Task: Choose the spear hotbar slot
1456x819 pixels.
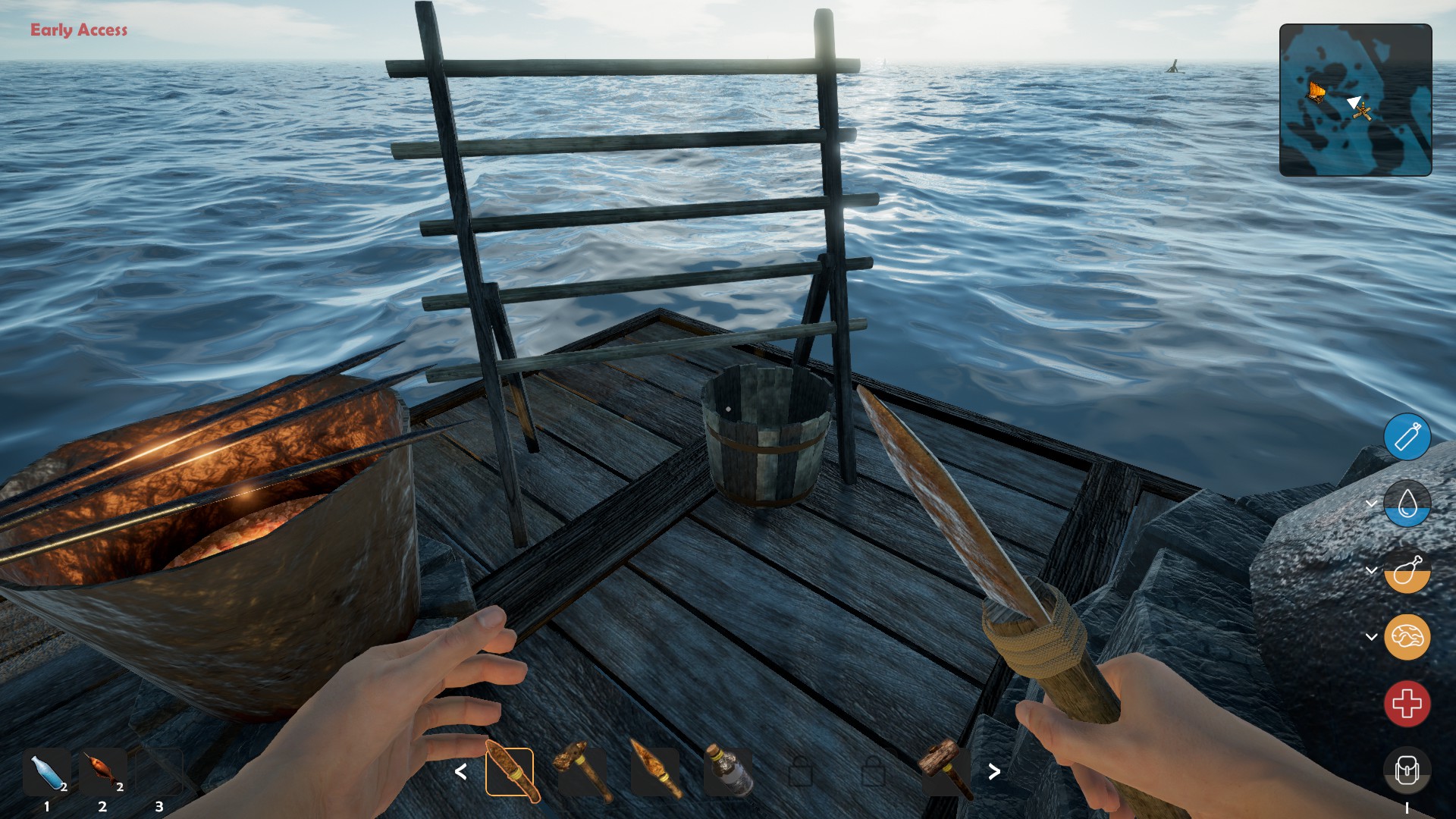Action: [655, 772]
